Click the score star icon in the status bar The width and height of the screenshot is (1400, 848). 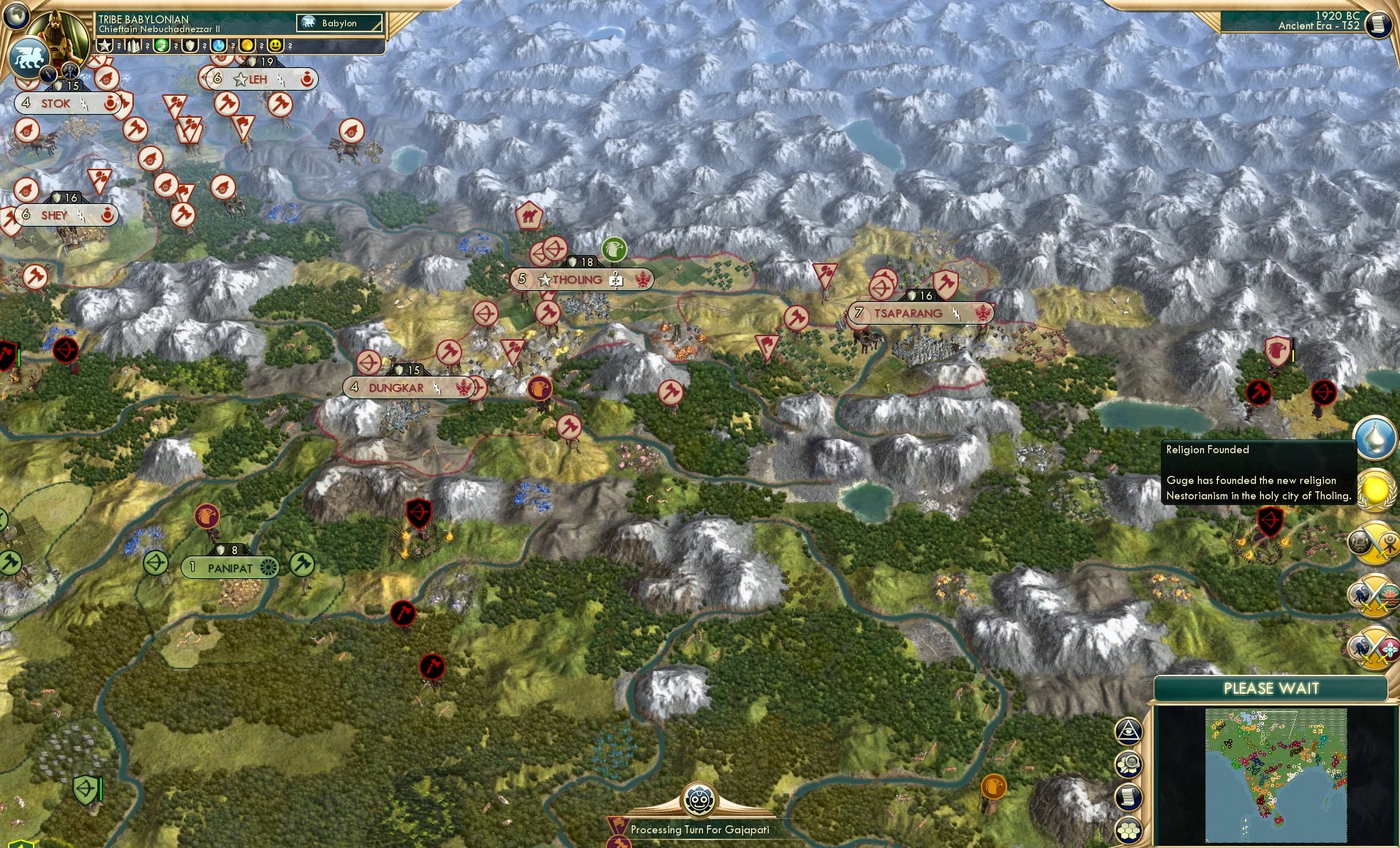click(x=105, y=45)
